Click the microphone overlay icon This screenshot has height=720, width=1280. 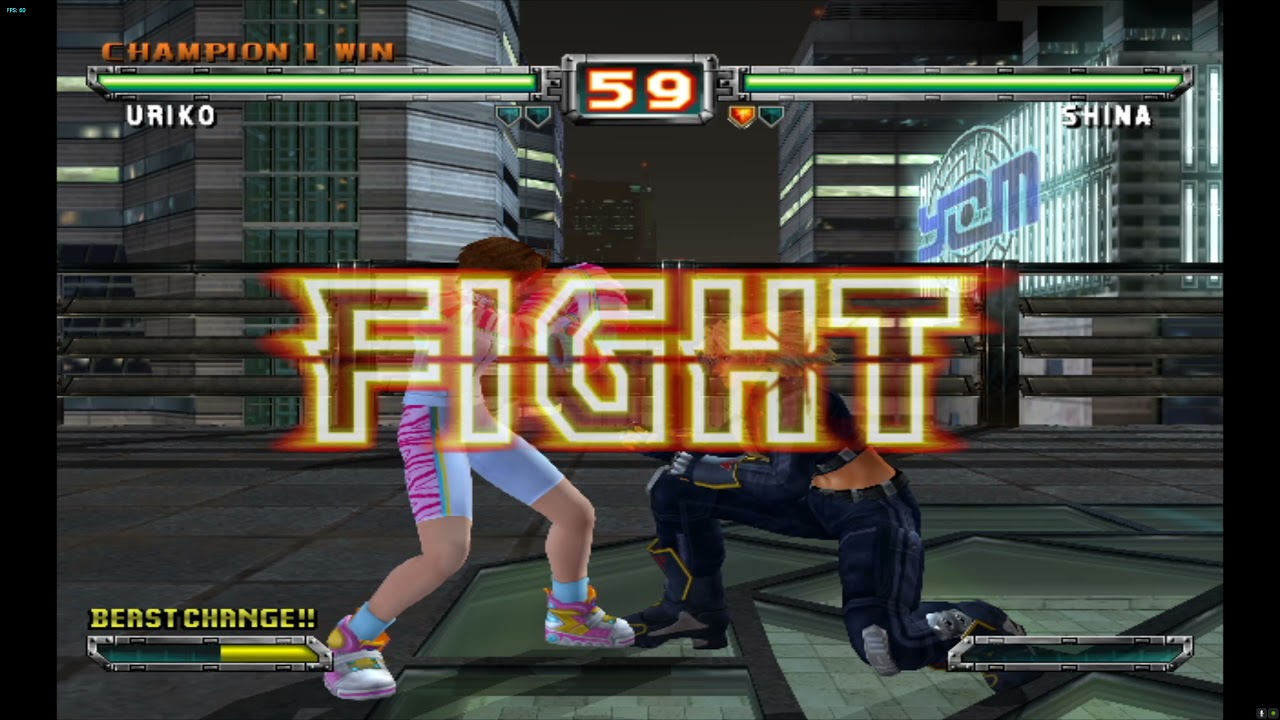[1262, 713]
